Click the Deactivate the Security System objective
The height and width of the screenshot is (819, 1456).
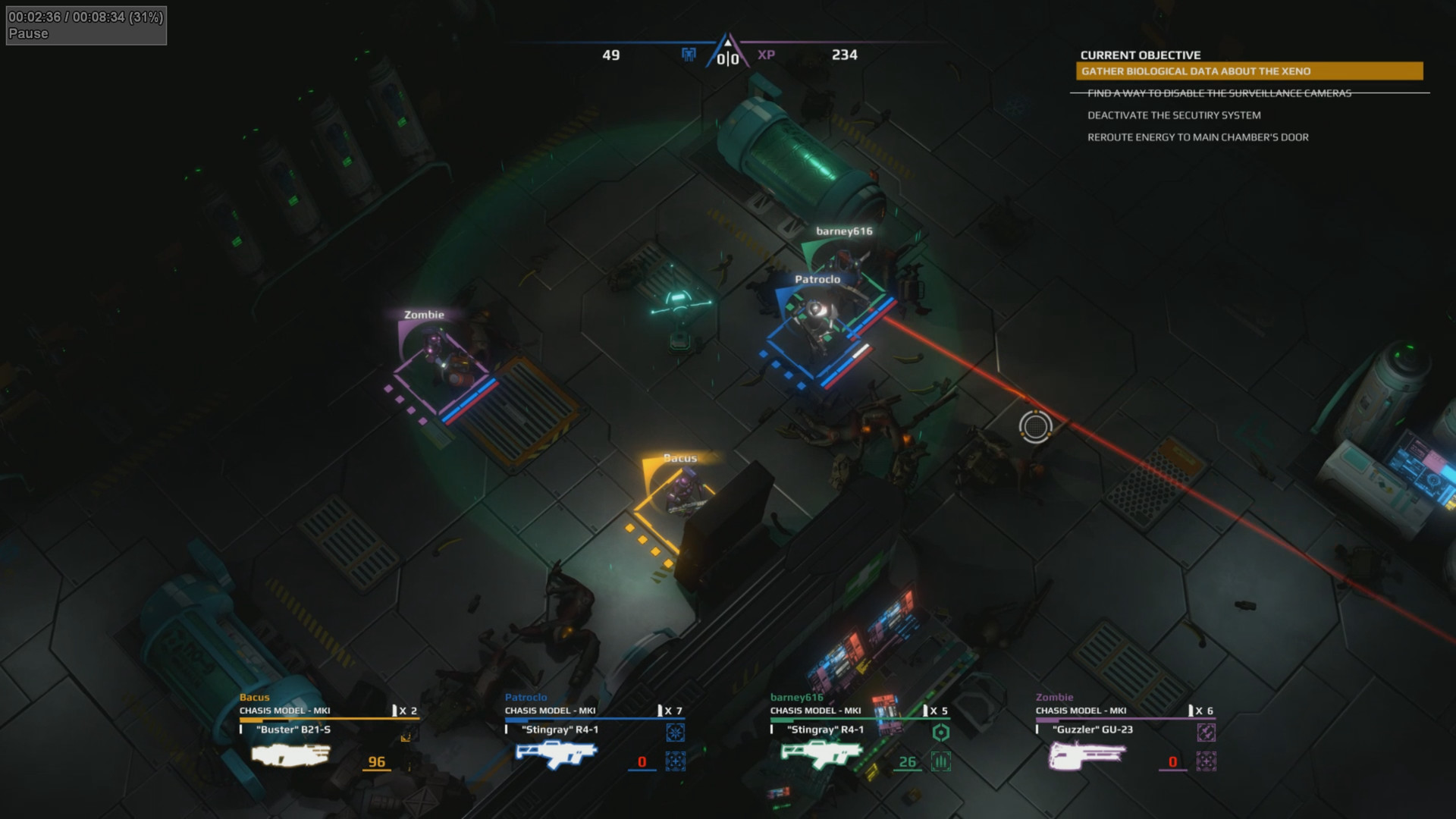coord(1174,115)
